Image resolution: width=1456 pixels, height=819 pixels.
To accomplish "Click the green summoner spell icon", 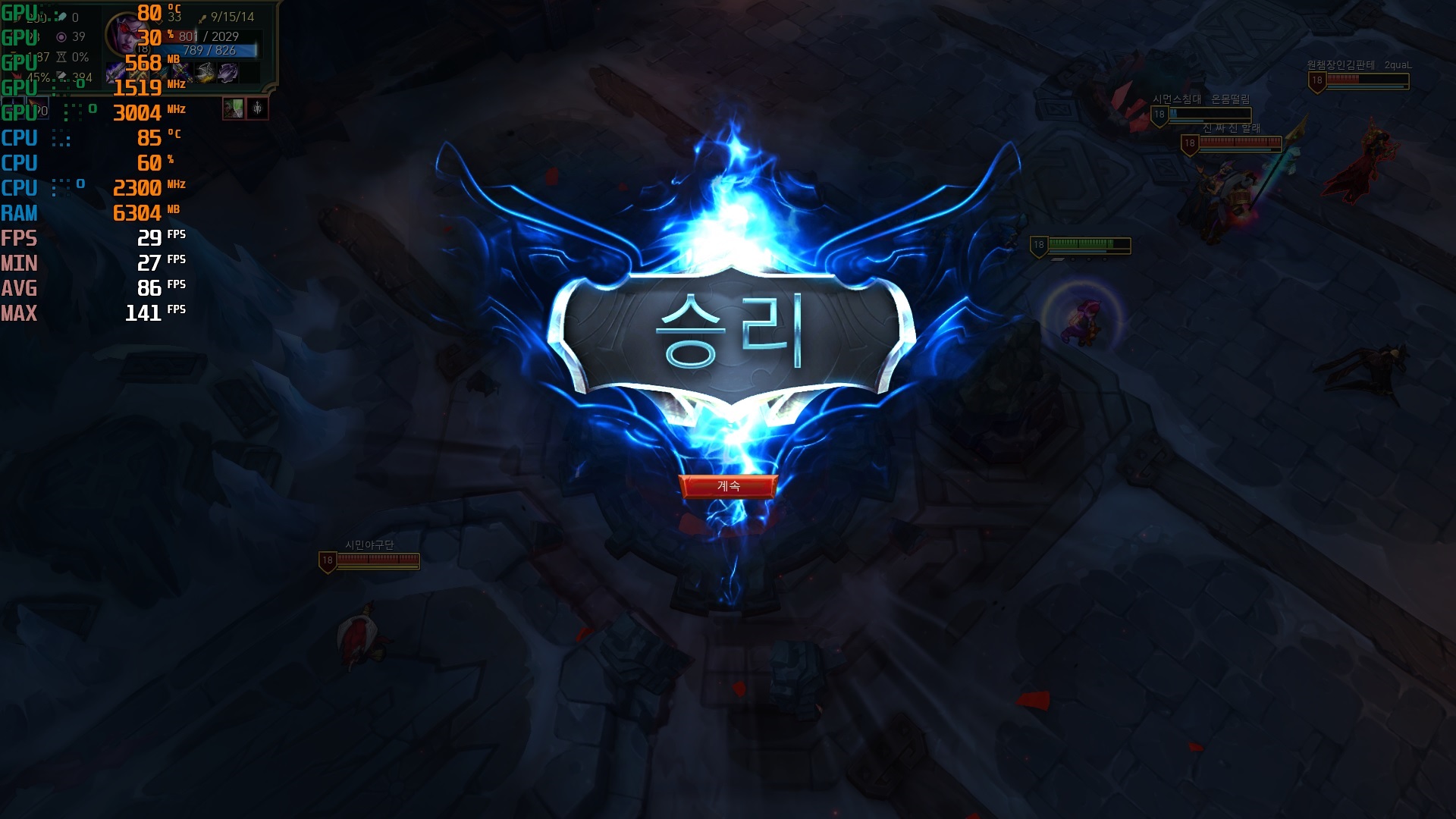I will click(x=233, y=109).
